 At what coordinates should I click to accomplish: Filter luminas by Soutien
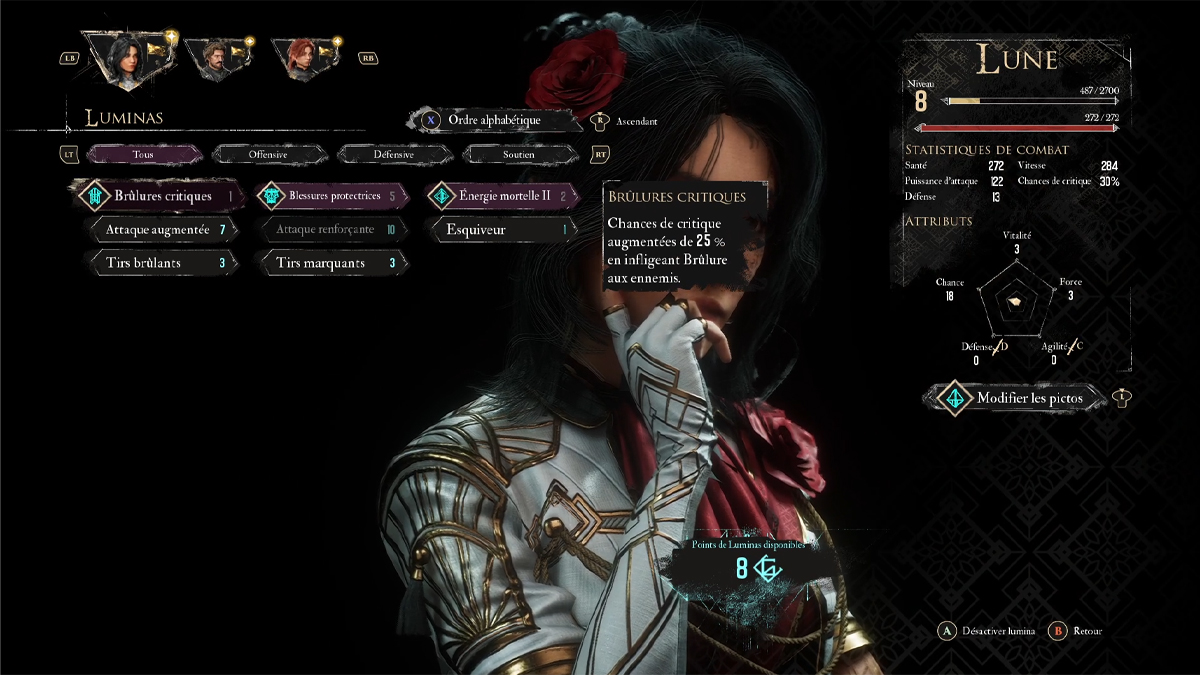tap(518, 155)
